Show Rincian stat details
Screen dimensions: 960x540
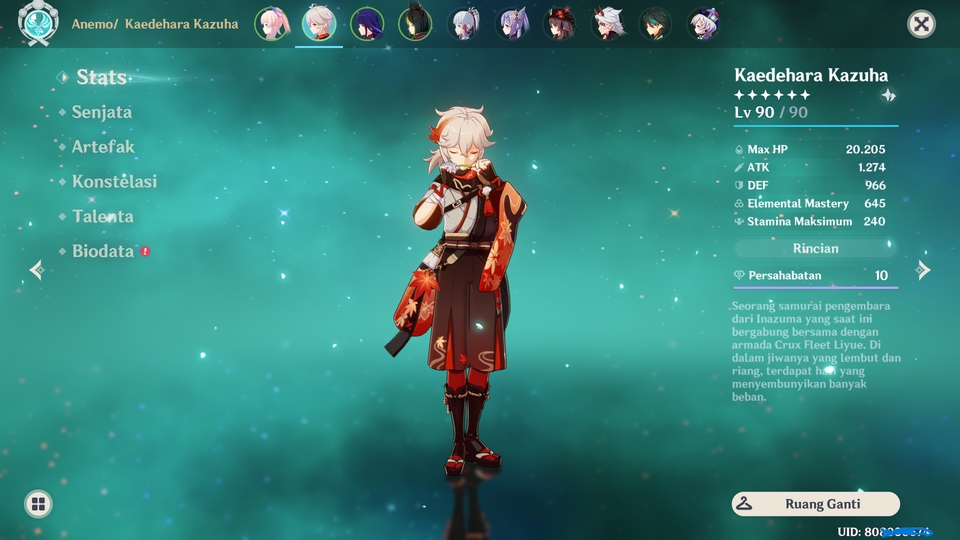point(815,248)
